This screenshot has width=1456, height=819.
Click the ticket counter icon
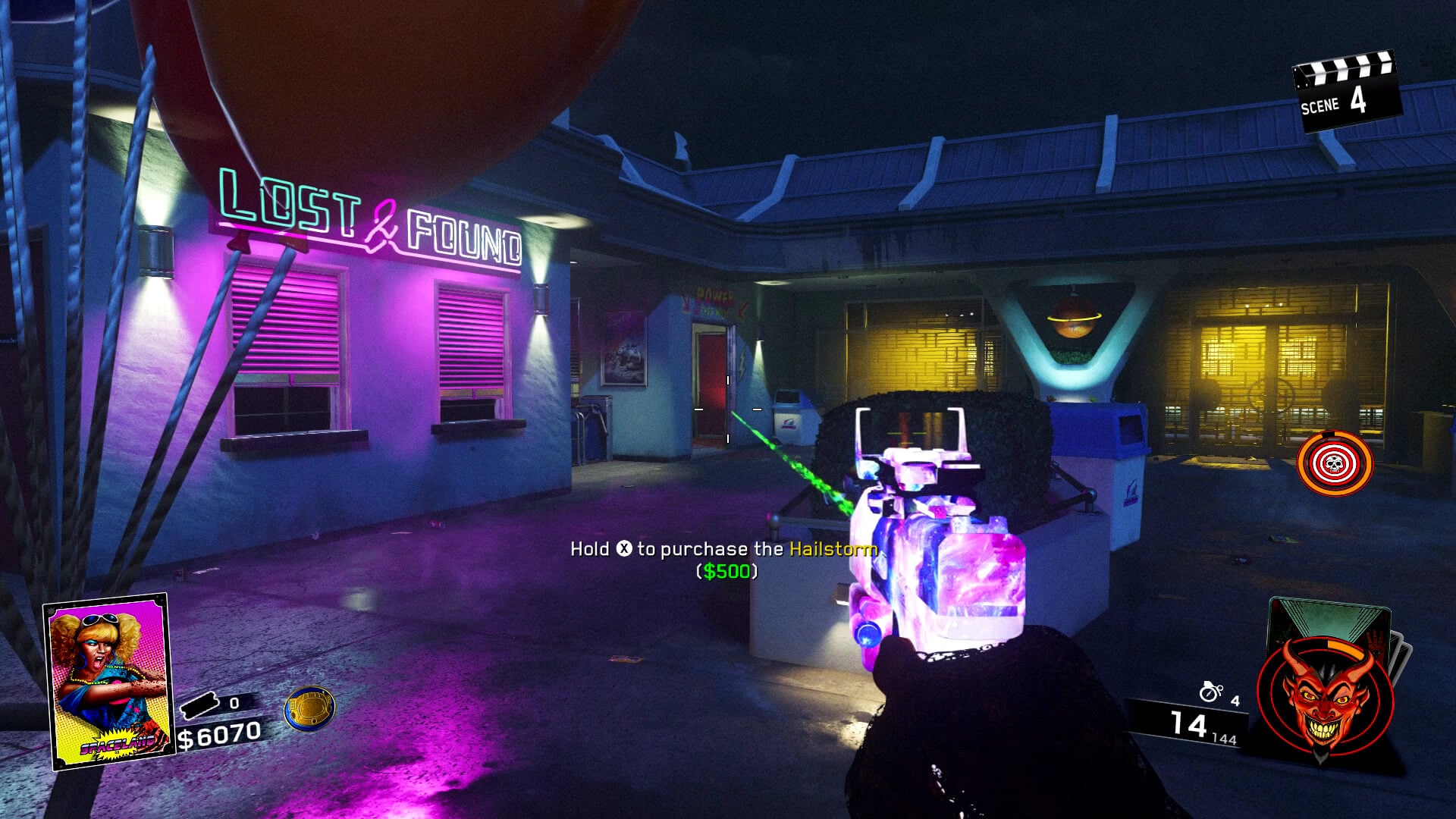click(x=200, y=706)
